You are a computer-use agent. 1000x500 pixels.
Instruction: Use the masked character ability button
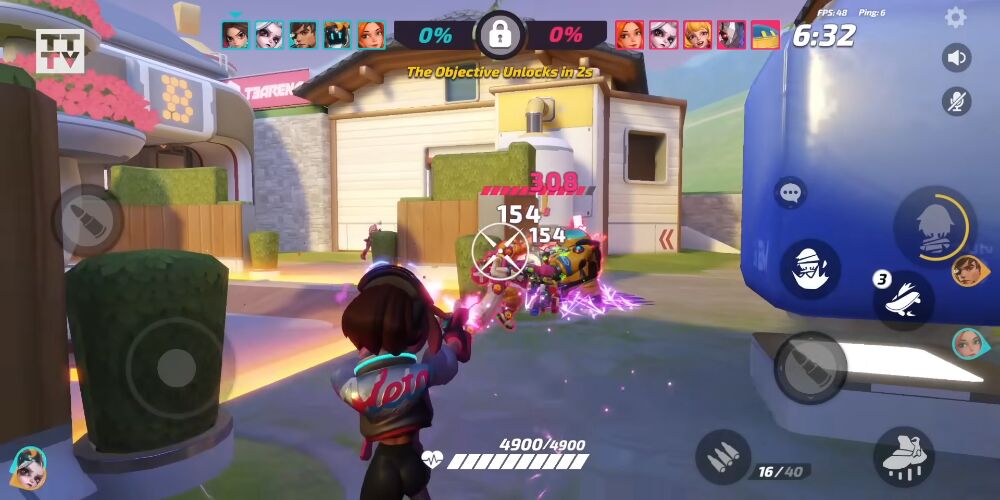[x=810, y=269]
